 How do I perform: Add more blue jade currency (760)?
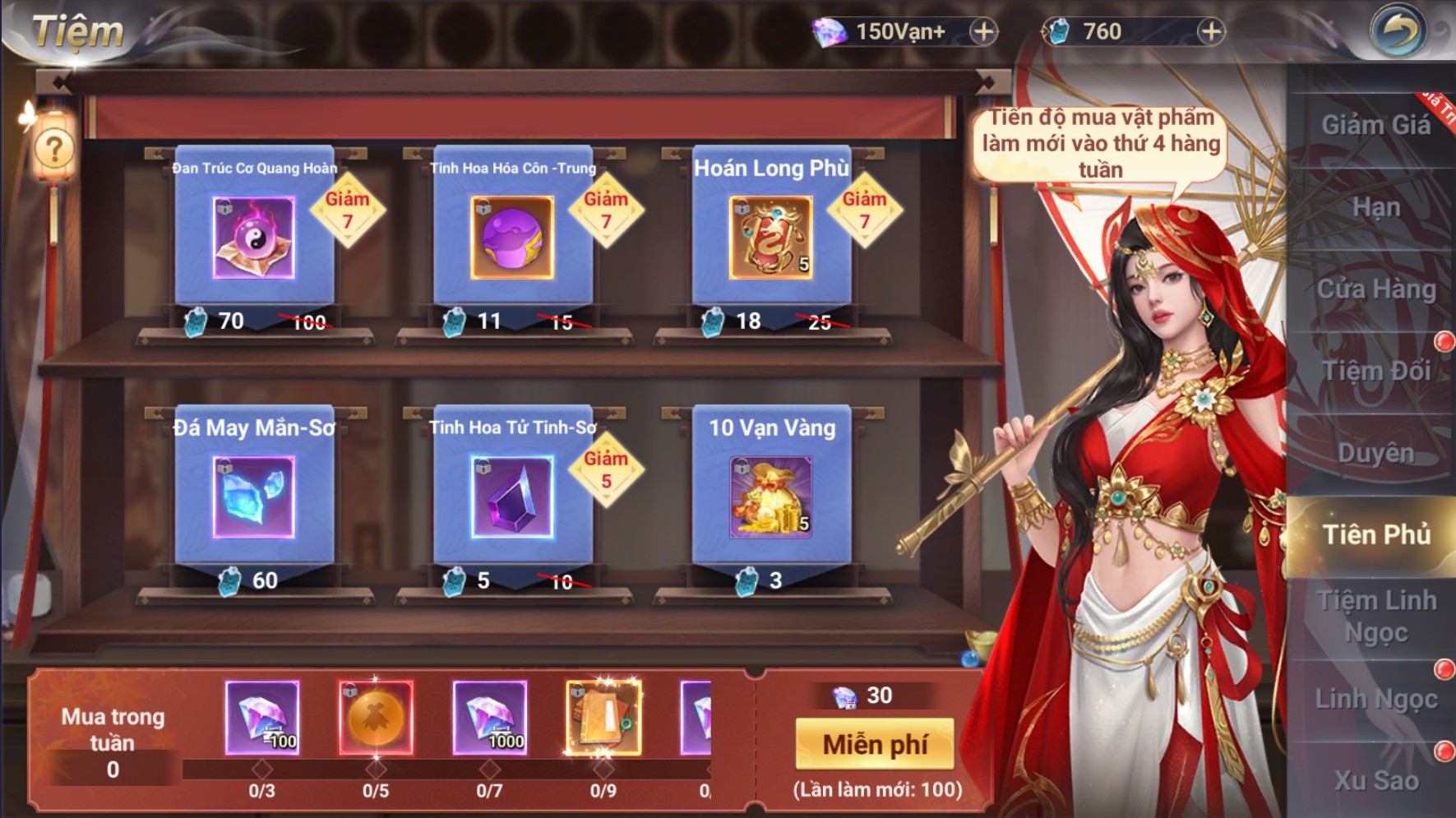[x=1209, y=31]
